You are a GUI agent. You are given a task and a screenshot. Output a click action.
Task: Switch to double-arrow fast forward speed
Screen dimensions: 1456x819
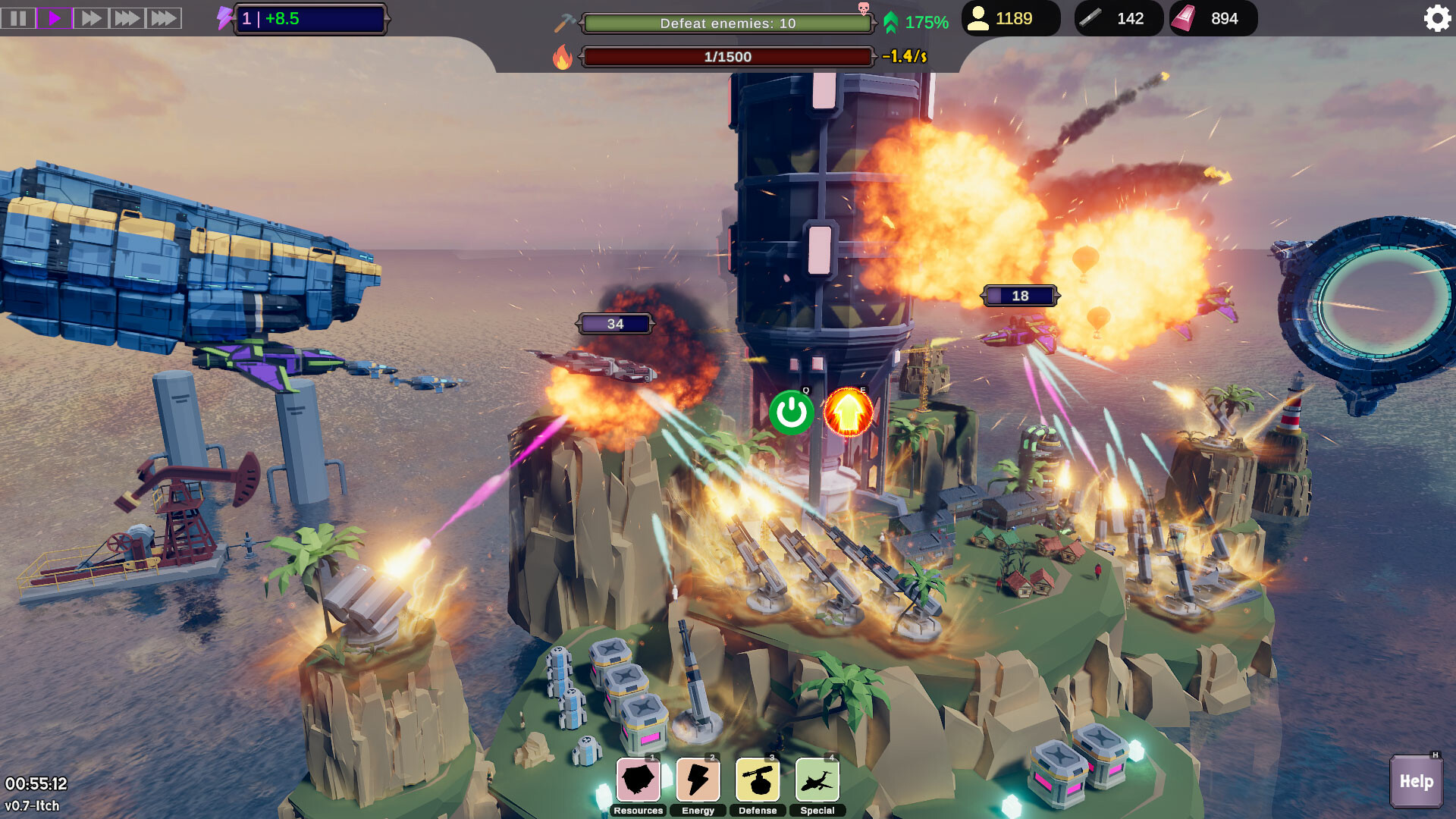coord(91,18)
